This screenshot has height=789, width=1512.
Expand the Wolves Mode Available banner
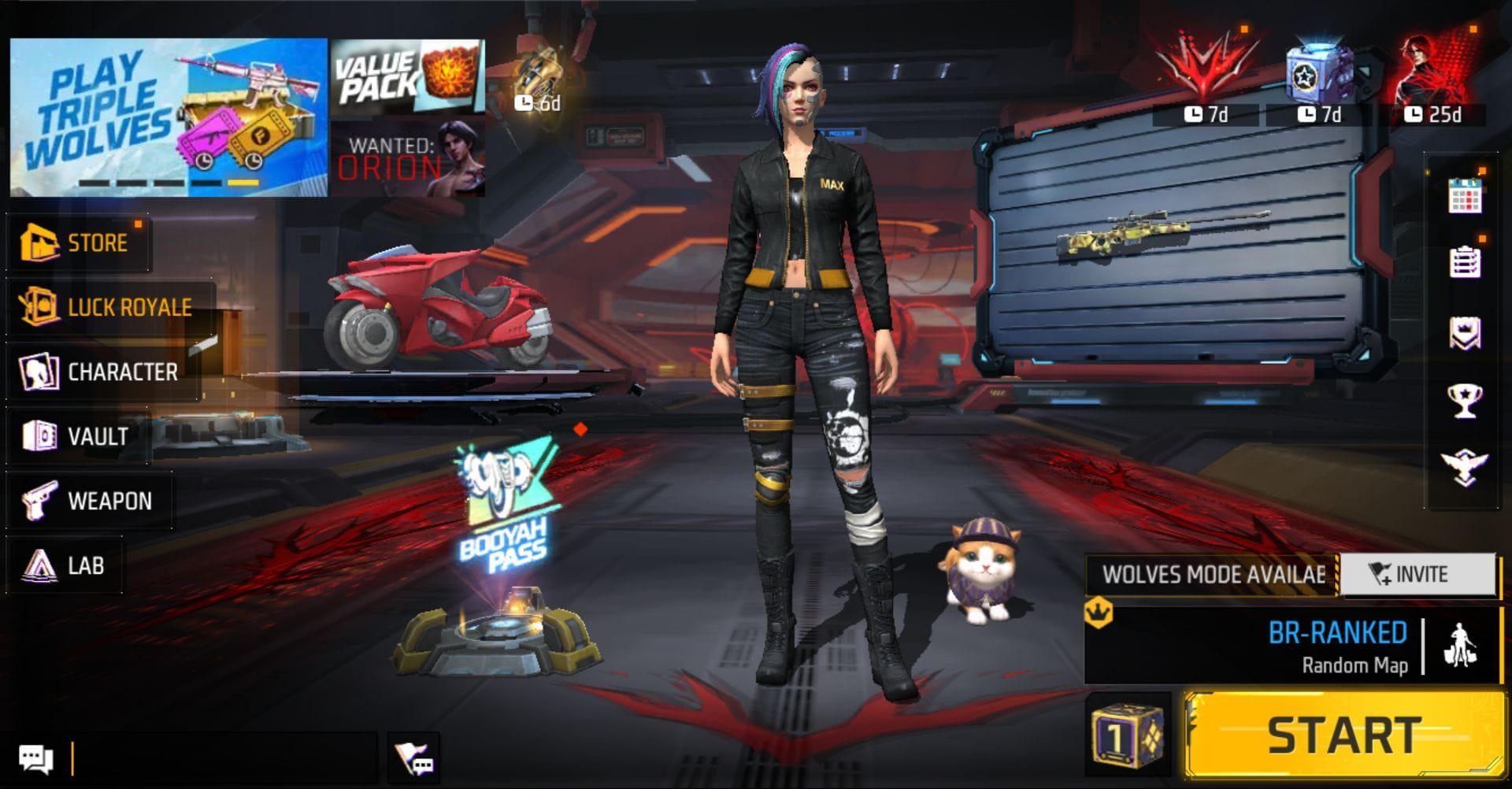tap(1213, 574)
